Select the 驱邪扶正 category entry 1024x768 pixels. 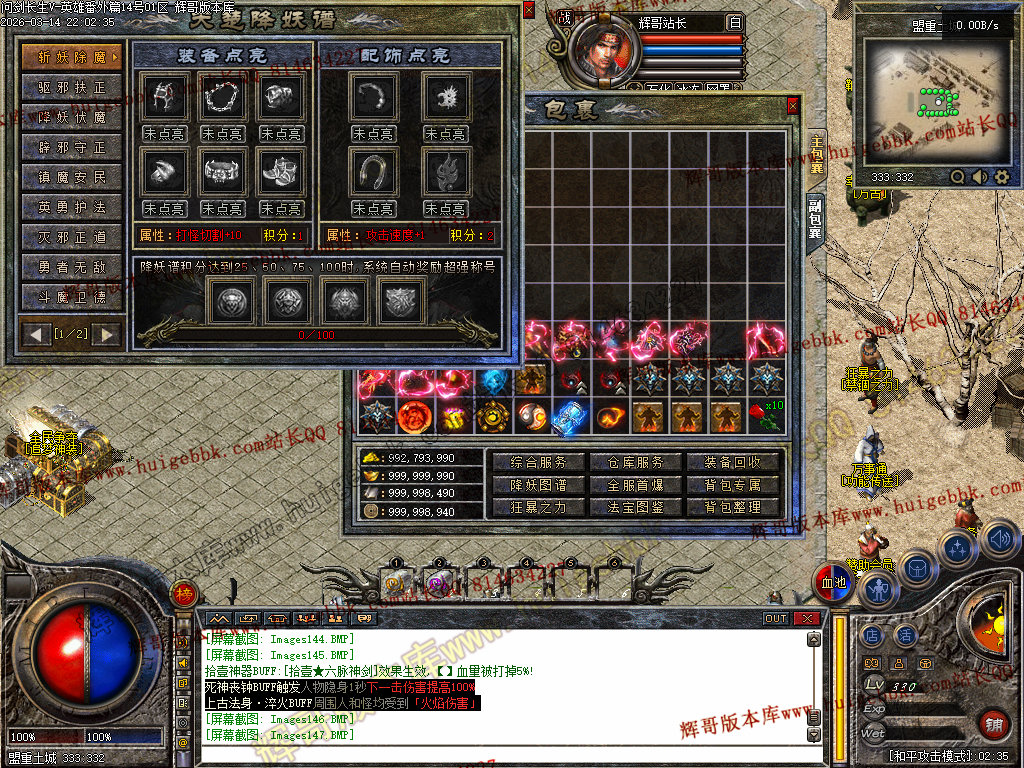(72, 87)
